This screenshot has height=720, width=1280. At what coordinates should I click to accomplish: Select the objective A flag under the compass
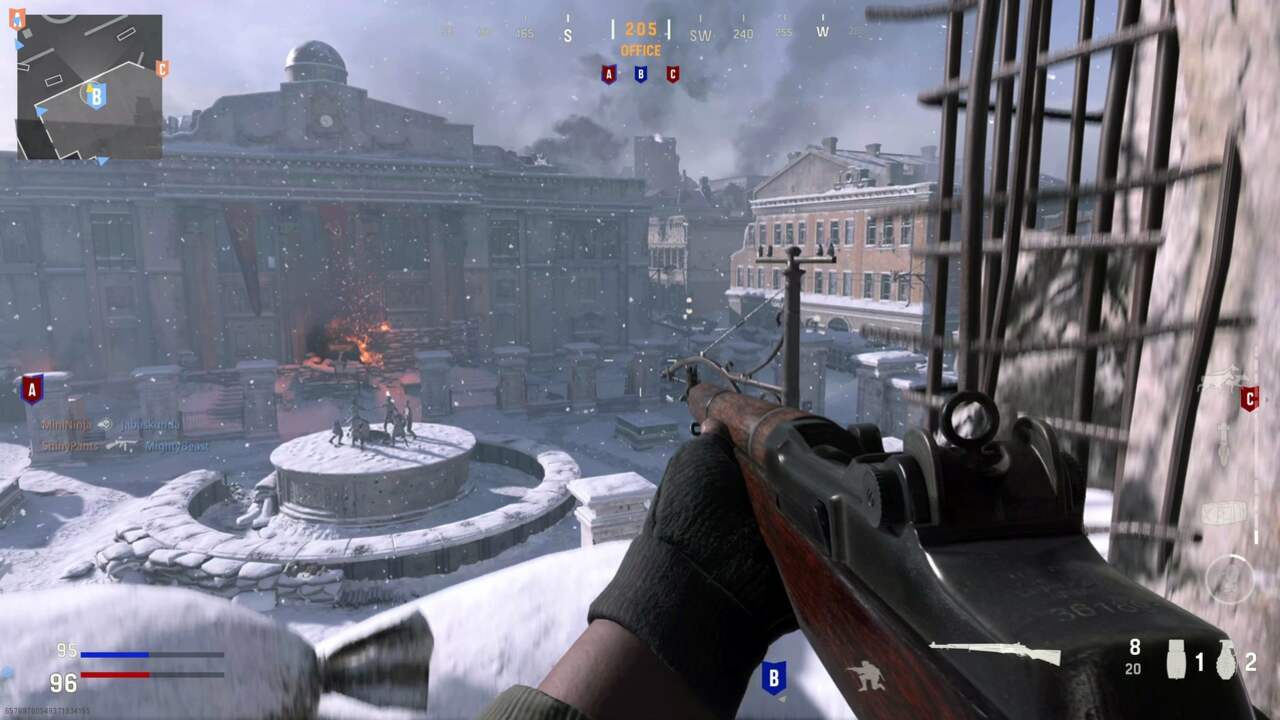(608, 73)
